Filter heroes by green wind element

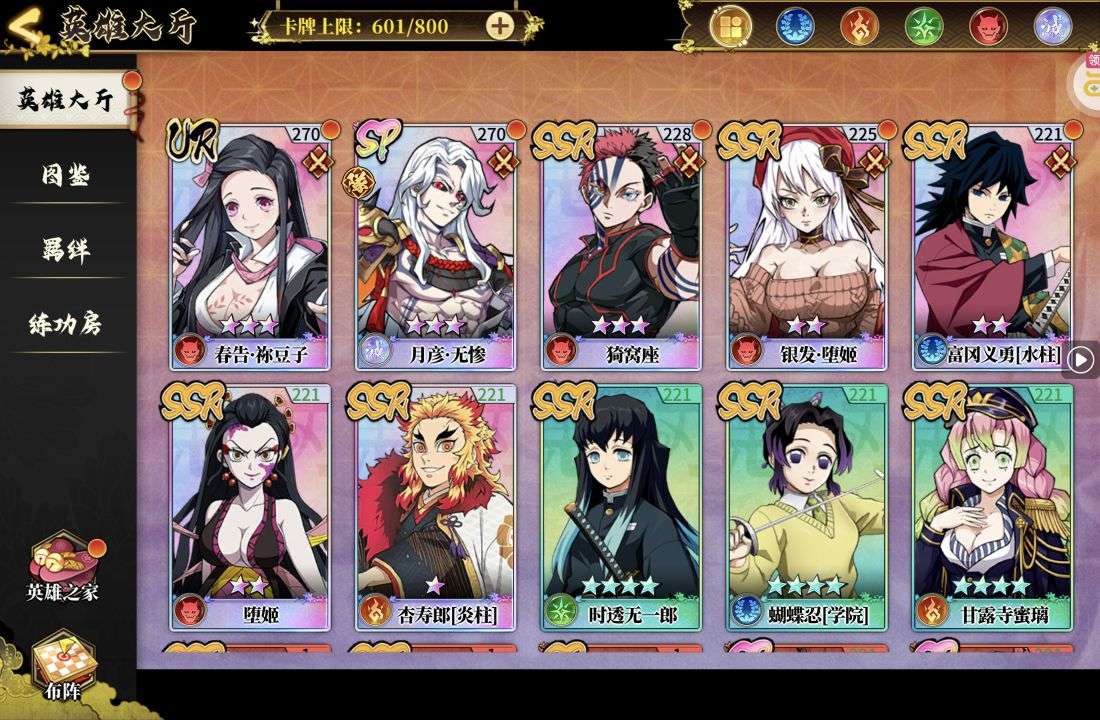924,26
